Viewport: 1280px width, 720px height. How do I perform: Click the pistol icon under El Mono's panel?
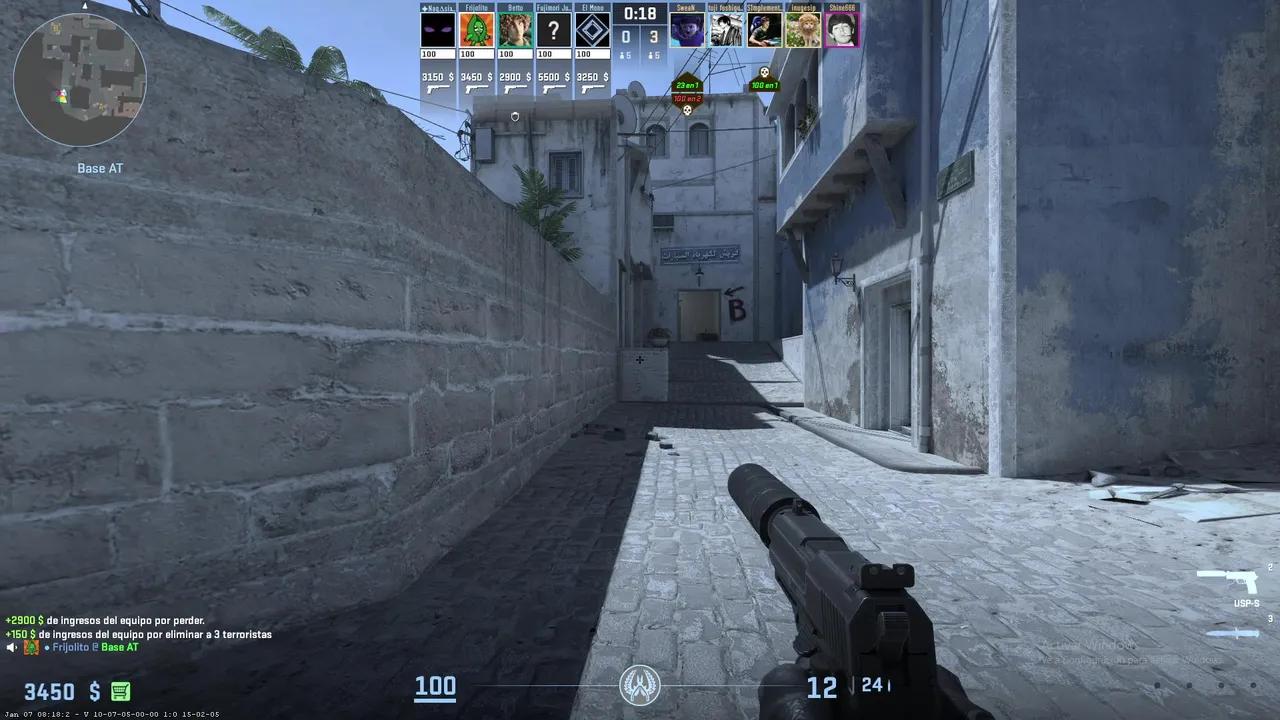[x=592, y=89]
